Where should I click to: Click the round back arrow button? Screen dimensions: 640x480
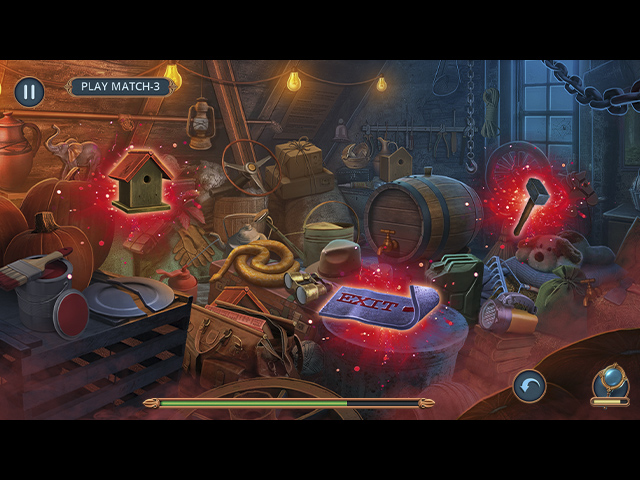coord(530,386)
